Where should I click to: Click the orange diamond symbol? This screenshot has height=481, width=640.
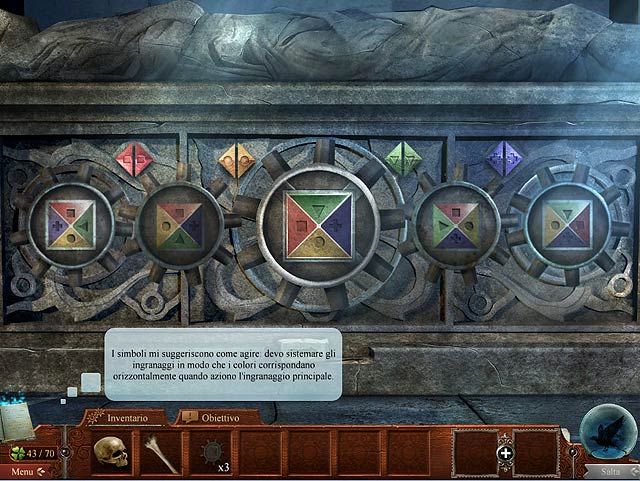tap(238, 159)
